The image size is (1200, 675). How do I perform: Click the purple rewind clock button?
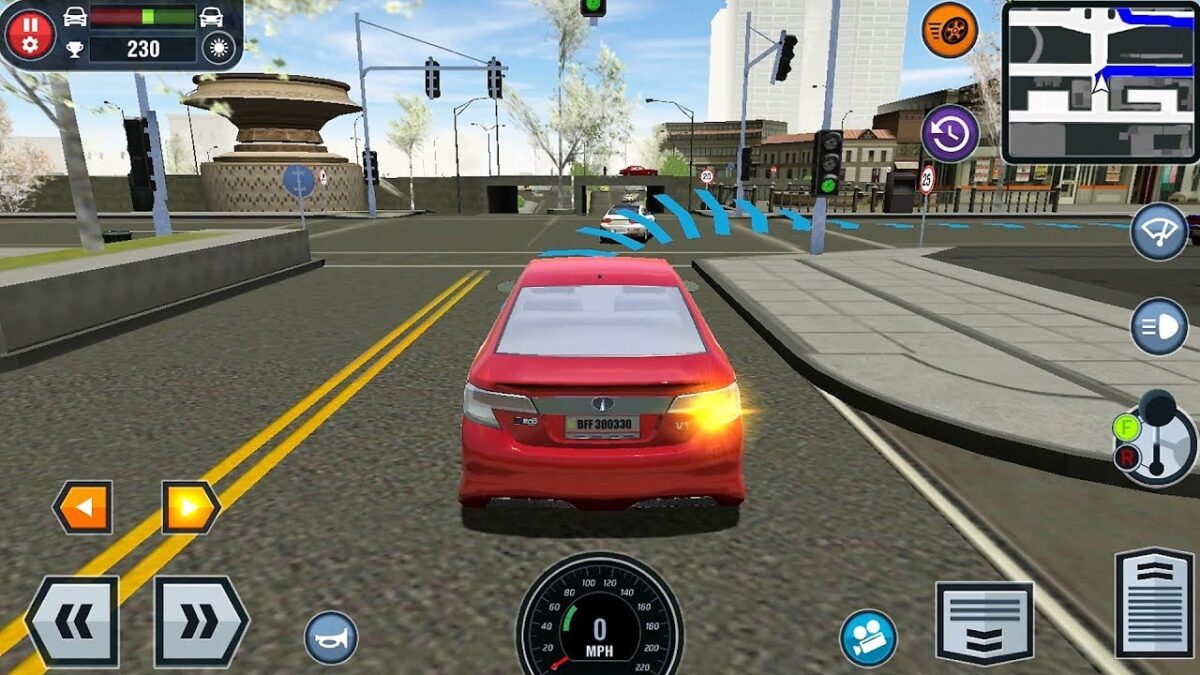point(949,133)
